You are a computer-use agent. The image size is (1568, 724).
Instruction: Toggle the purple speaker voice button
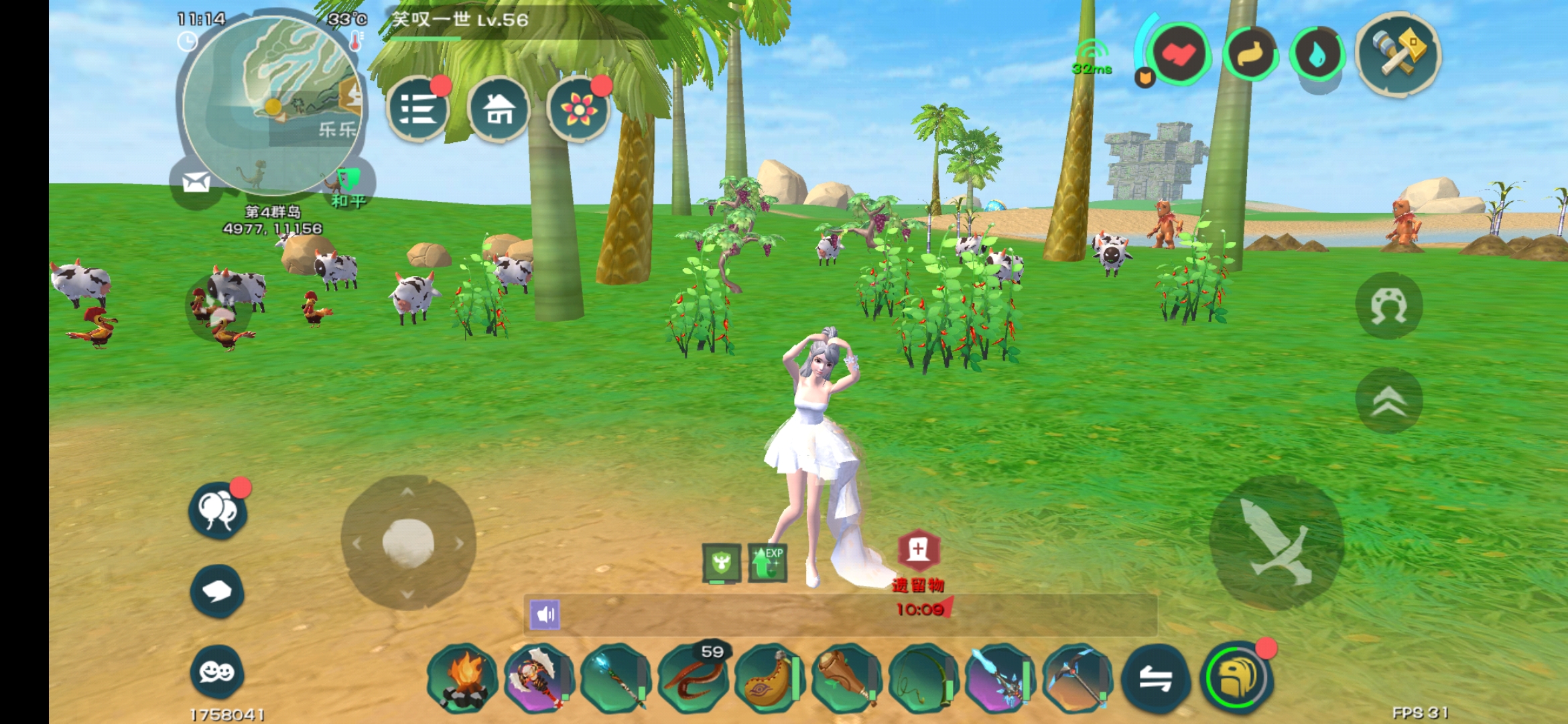pos(545,614)
